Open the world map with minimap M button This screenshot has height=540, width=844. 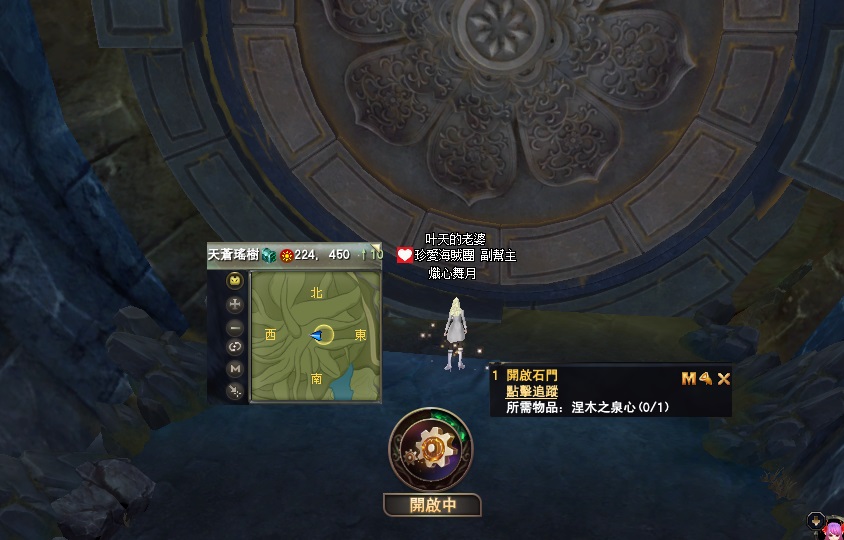pyautogui.click(x=235, y=368)
